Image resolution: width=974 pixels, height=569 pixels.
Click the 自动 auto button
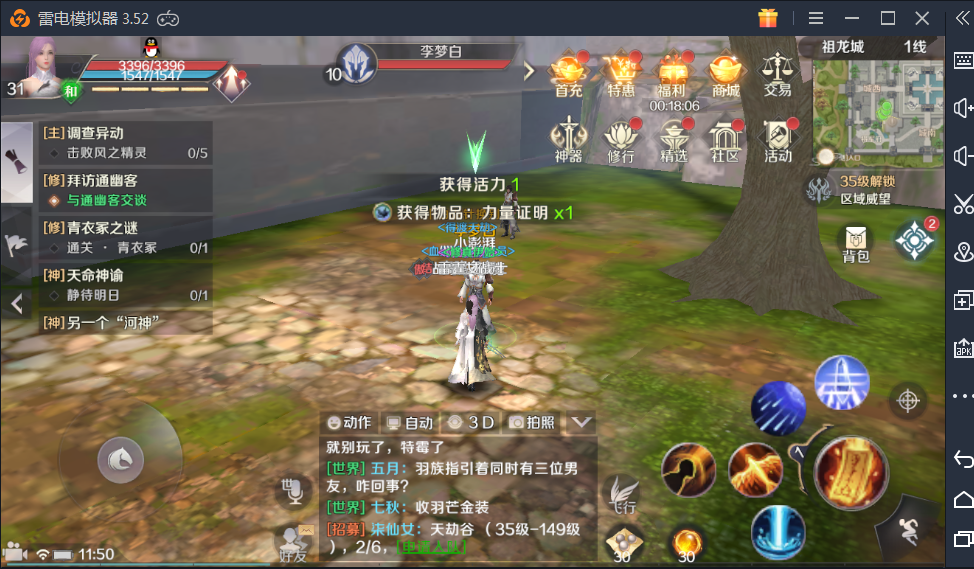pos(411,422)
